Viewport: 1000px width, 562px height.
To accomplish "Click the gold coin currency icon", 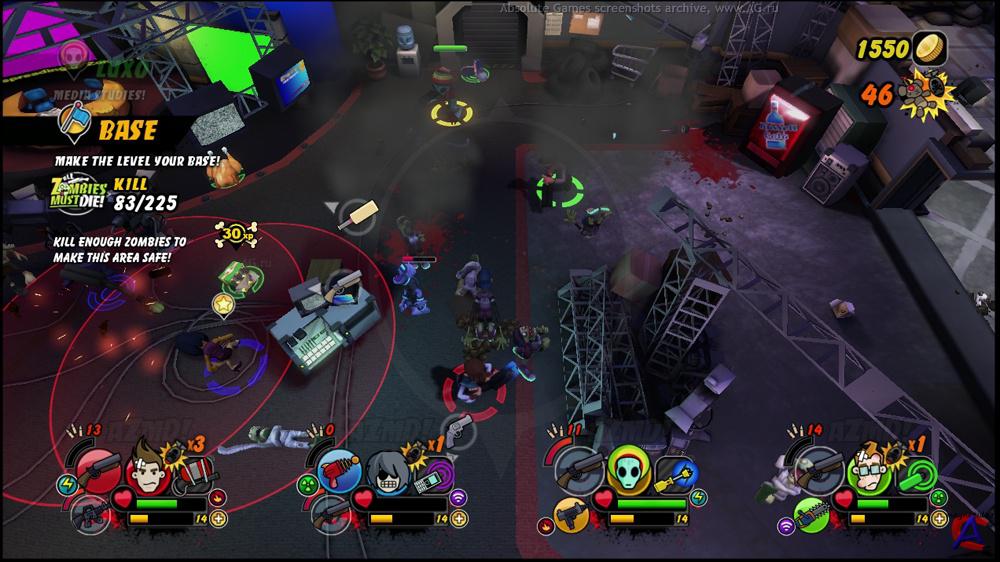I will point(930,46).
